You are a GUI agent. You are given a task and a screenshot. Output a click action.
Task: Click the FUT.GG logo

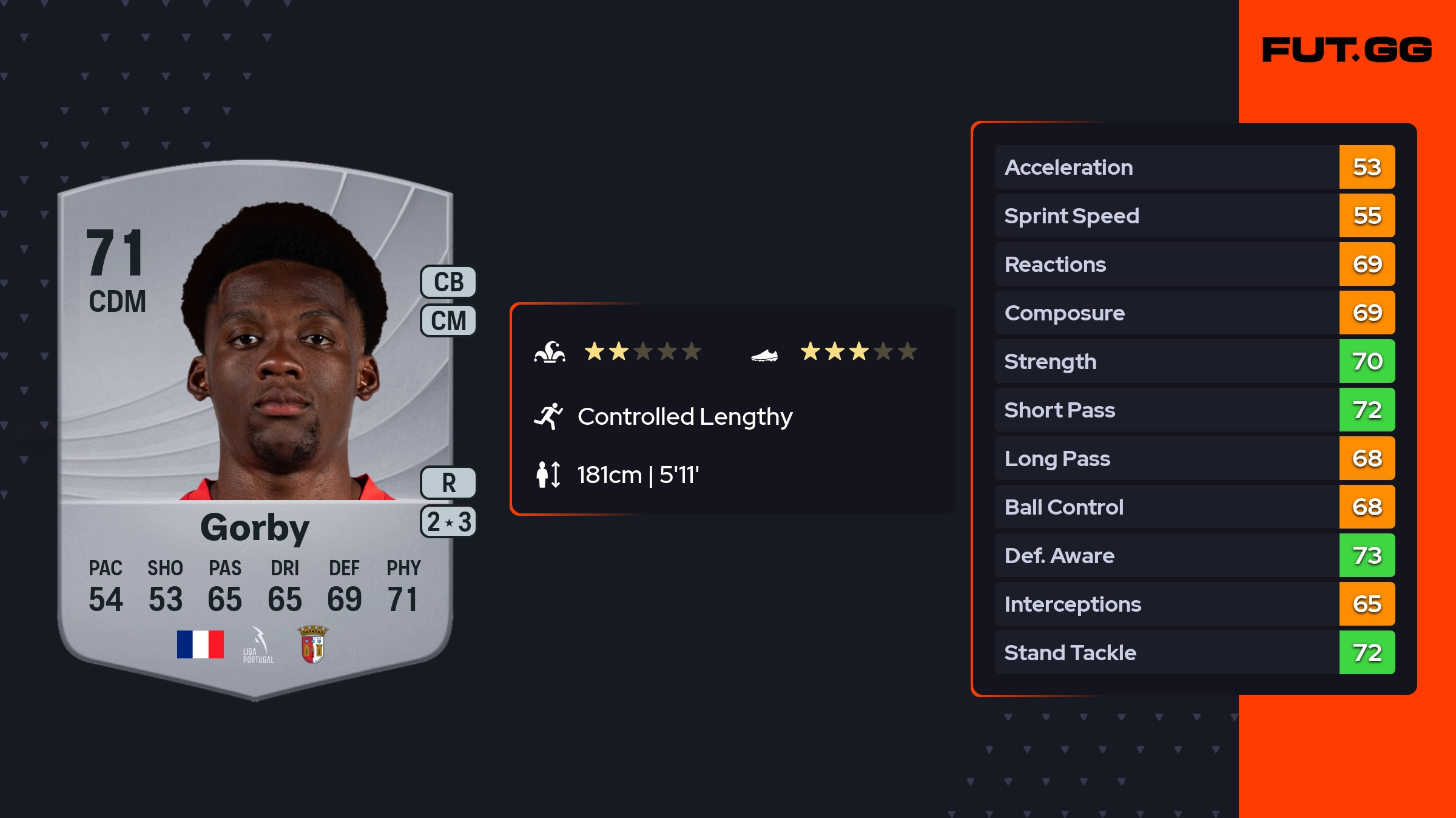(x=1347, y=50)
